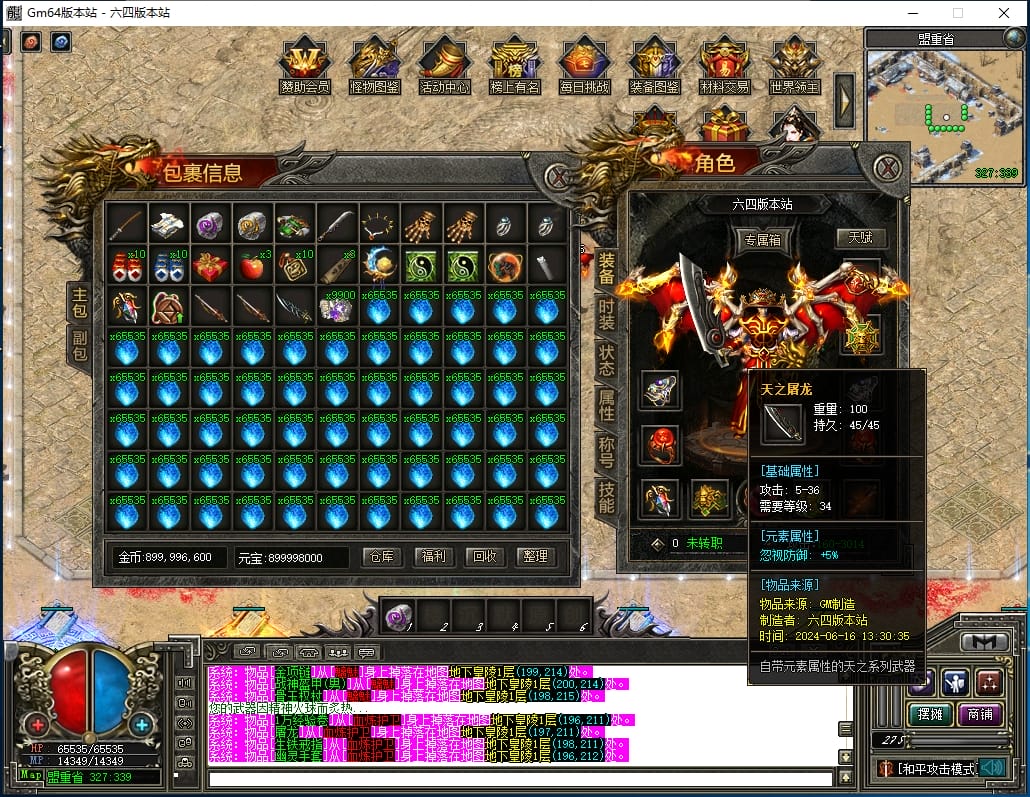Open the 每日挑战 daily challenge
1030x797 pixels.
coord(585,66)
